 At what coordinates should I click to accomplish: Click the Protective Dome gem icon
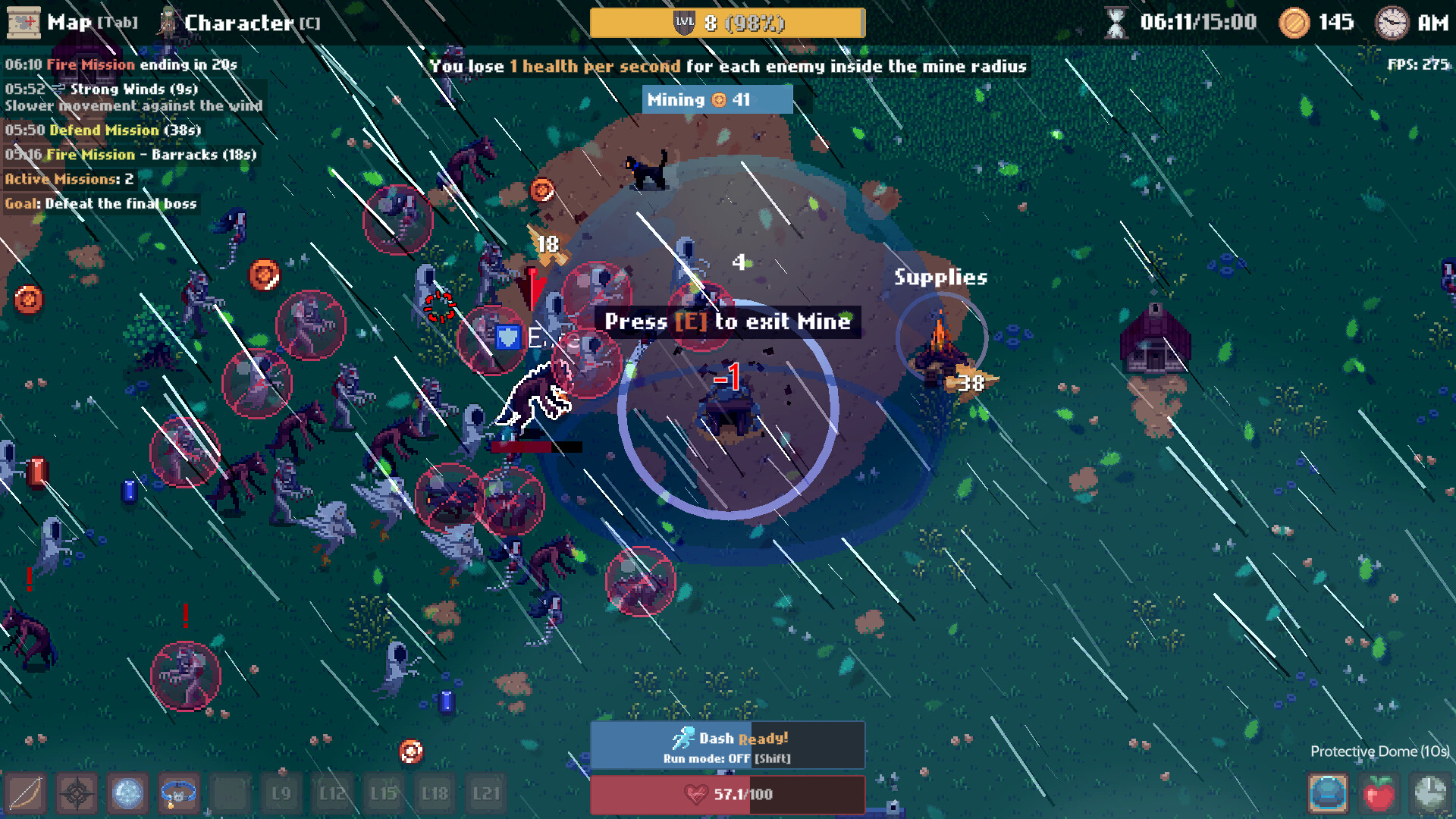point(1327,792)
